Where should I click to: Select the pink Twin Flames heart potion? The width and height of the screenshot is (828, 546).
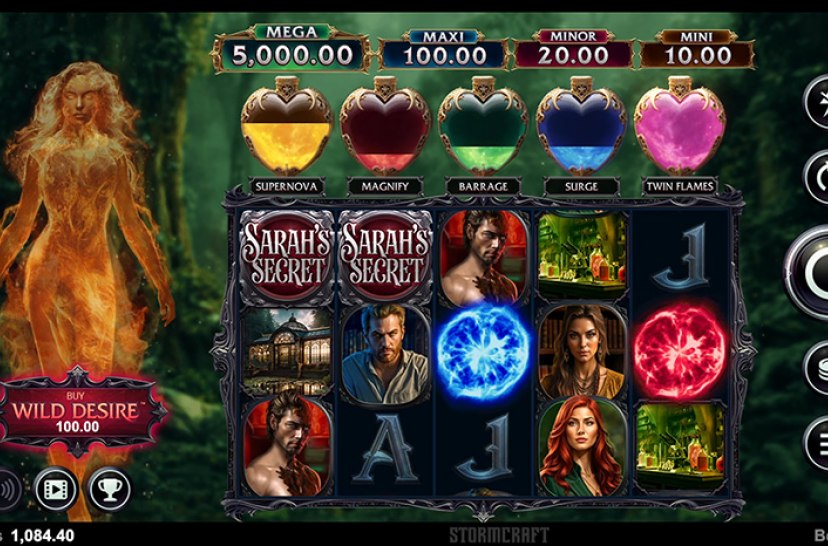point(679,130)
